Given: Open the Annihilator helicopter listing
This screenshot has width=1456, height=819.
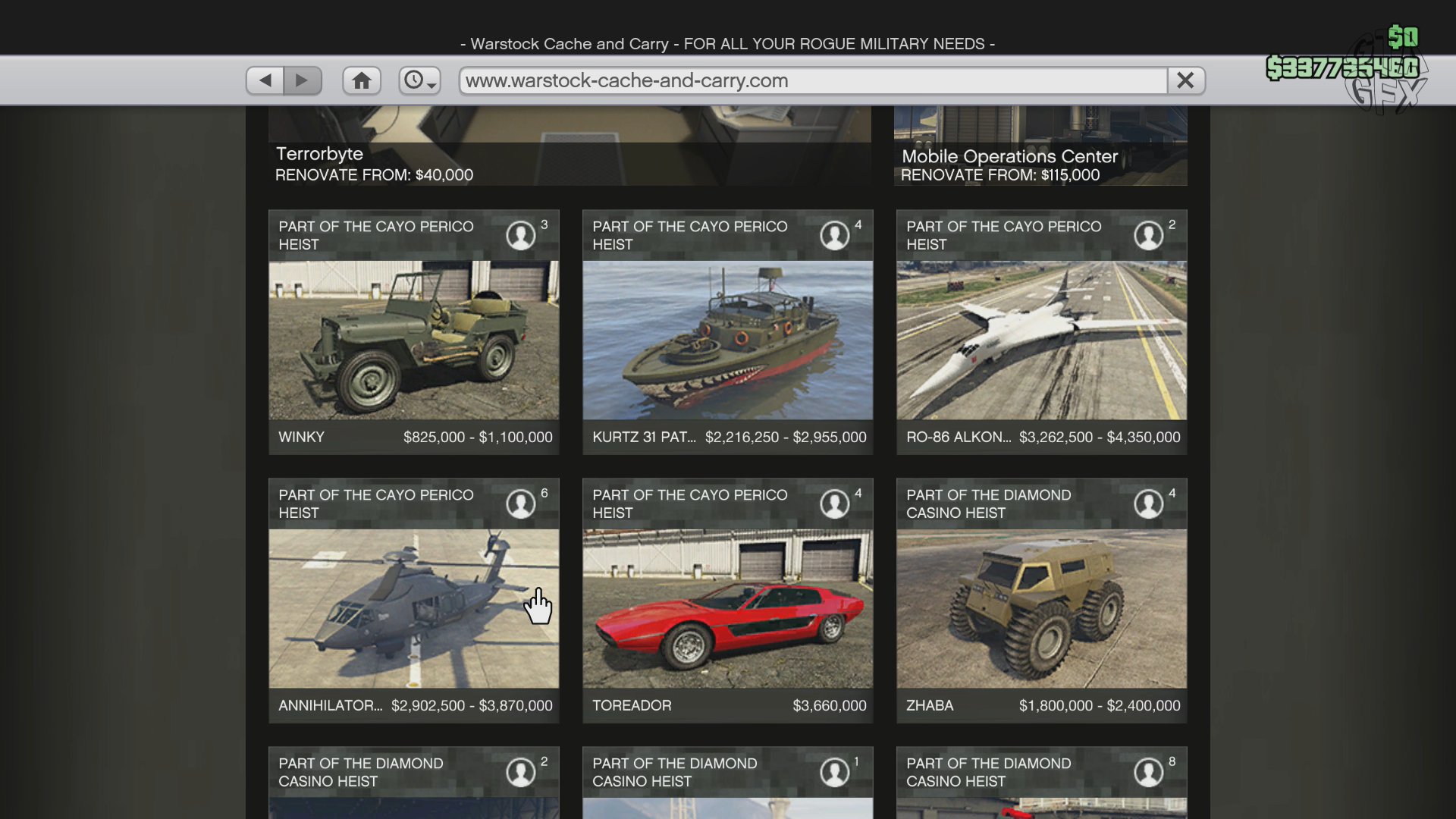Looking at the screenshot, I should coord(413,608).
